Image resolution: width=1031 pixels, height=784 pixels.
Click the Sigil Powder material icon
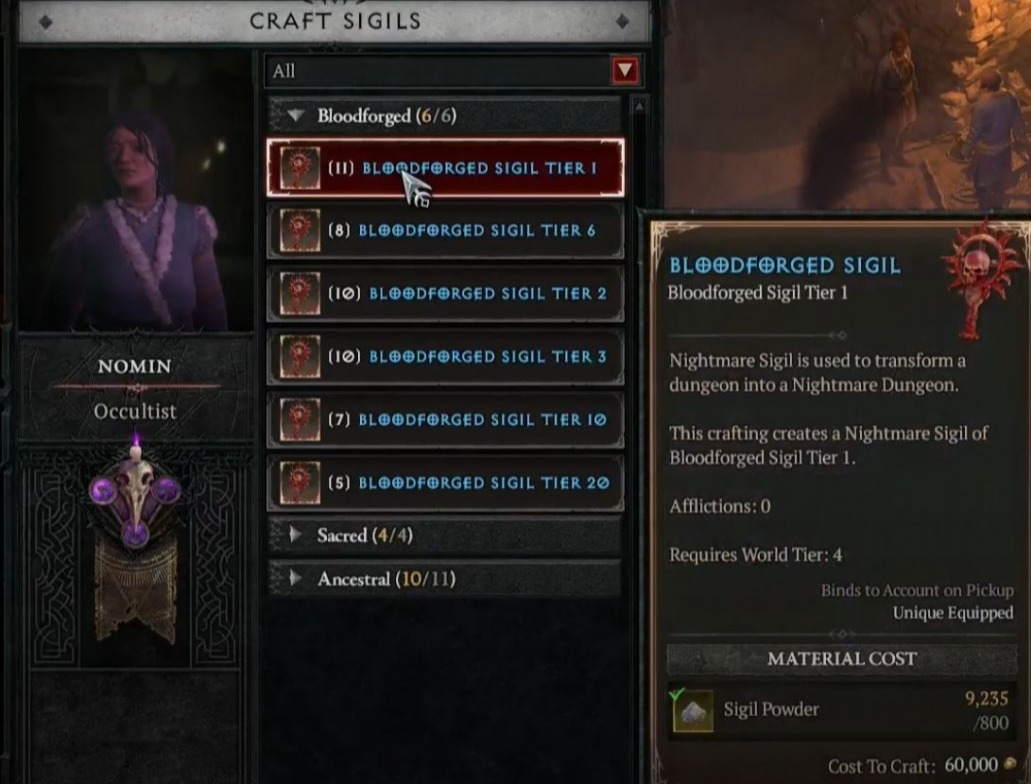(693, 710)
